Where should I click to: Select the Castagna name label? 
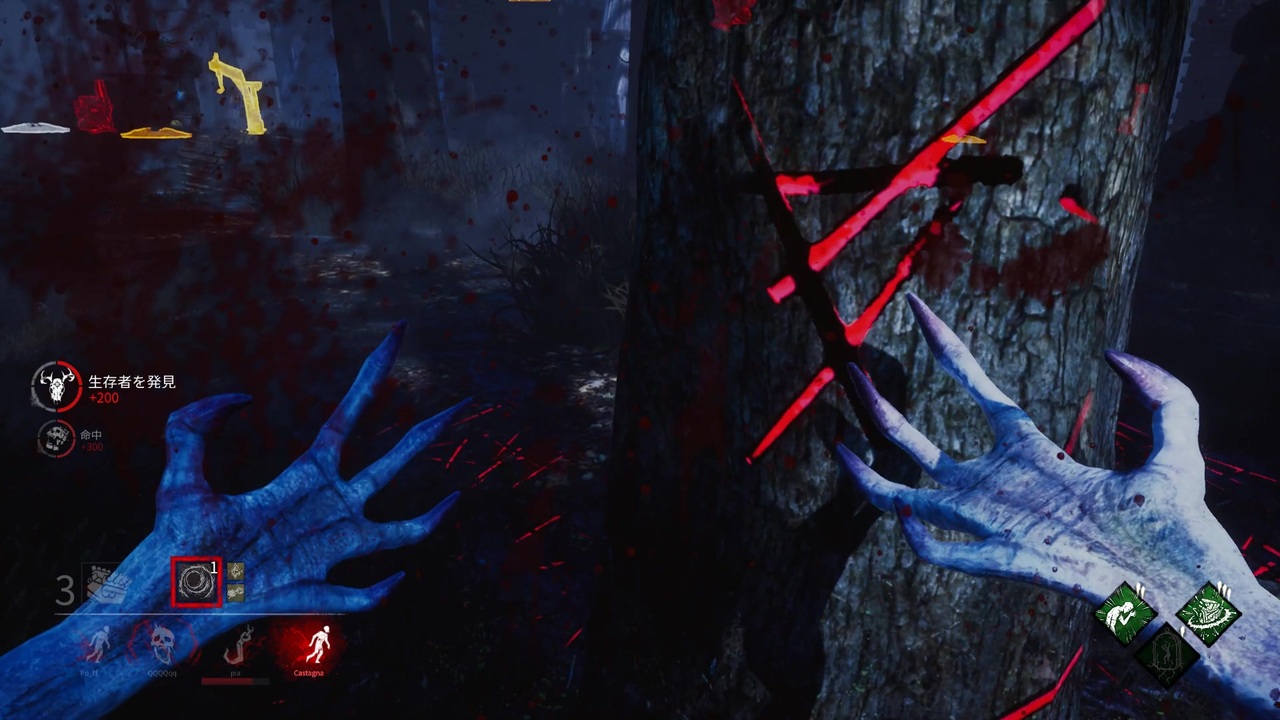pyautogui.click(x=310, y=673)
